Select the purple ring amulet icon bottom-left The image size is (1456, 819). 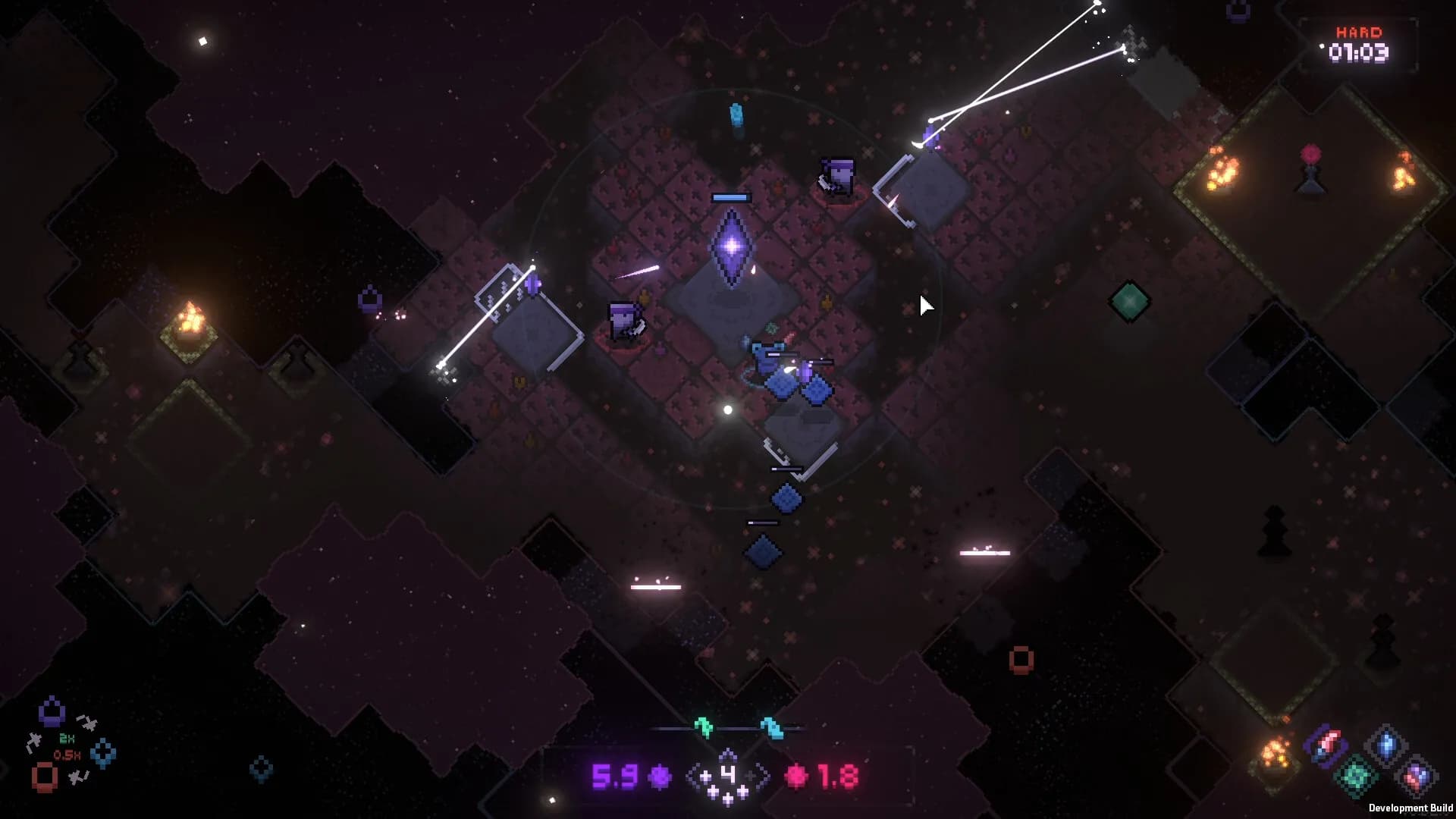pos(52,711)
